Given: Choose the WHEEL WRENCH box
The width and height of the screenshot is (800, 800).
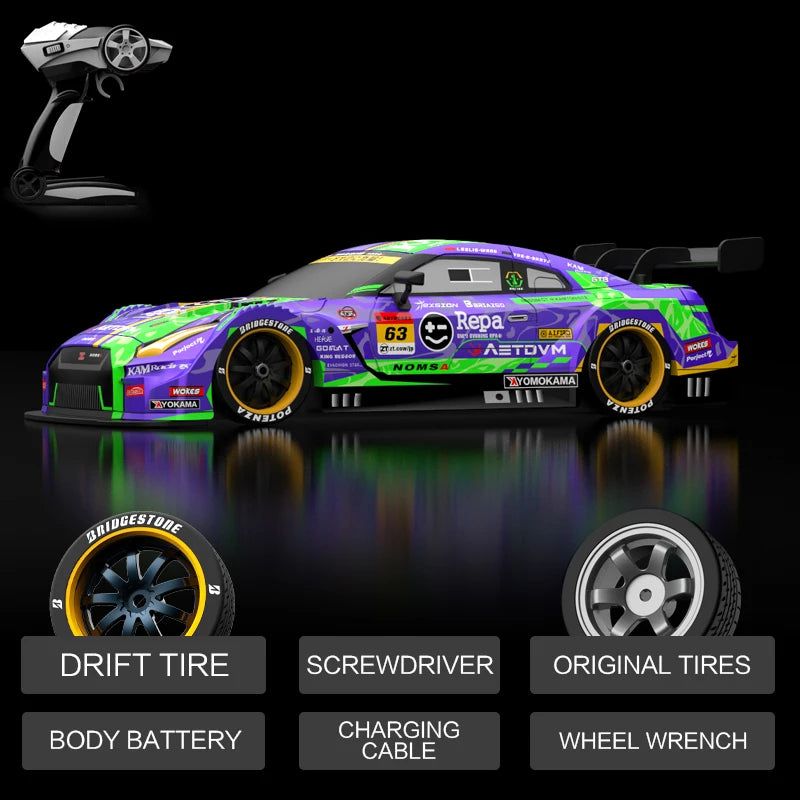Looking at the screenshot, I should [x=652, y=741].
